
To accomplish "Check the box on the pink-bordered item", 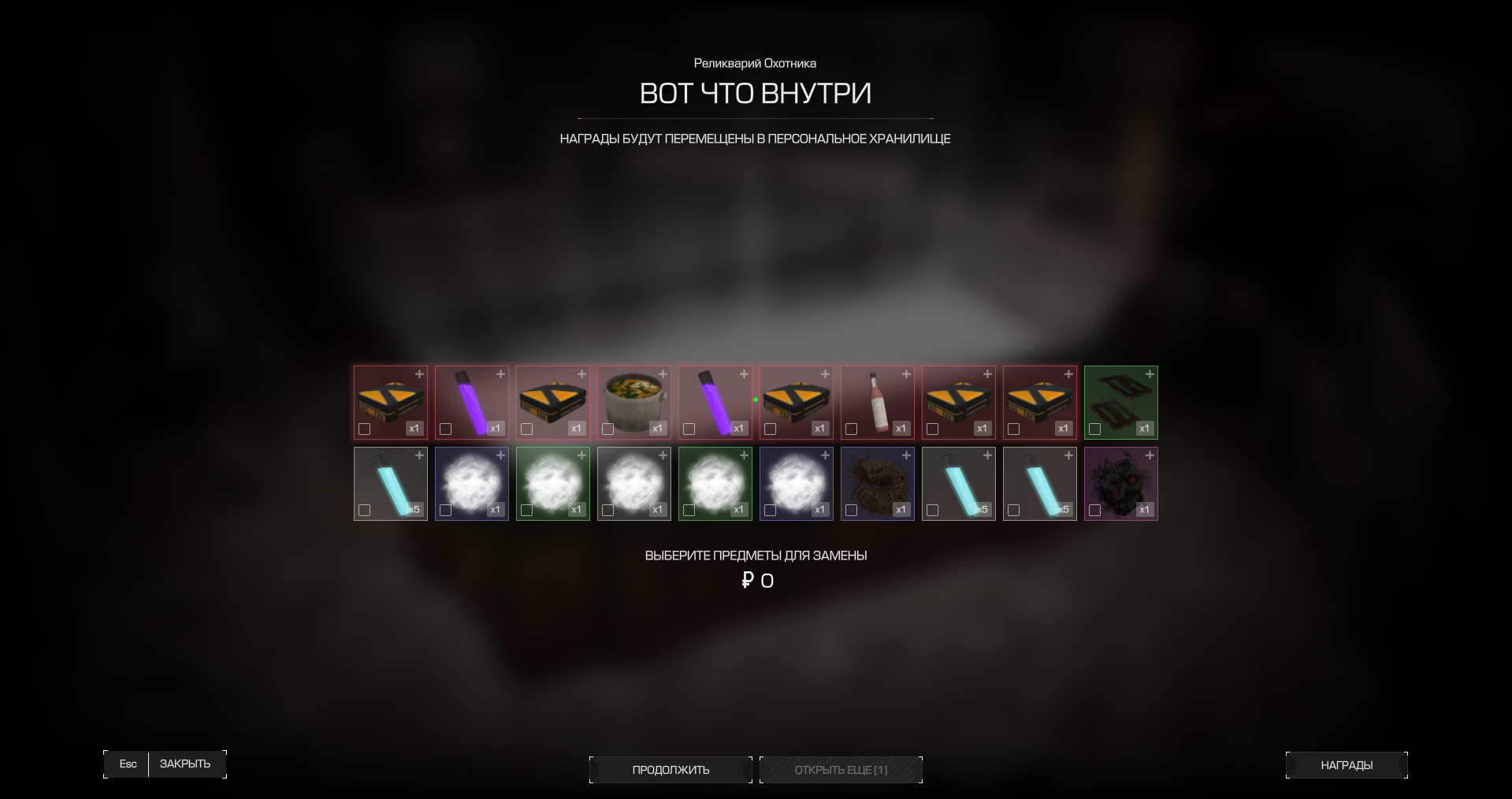I will (1095, 511).
